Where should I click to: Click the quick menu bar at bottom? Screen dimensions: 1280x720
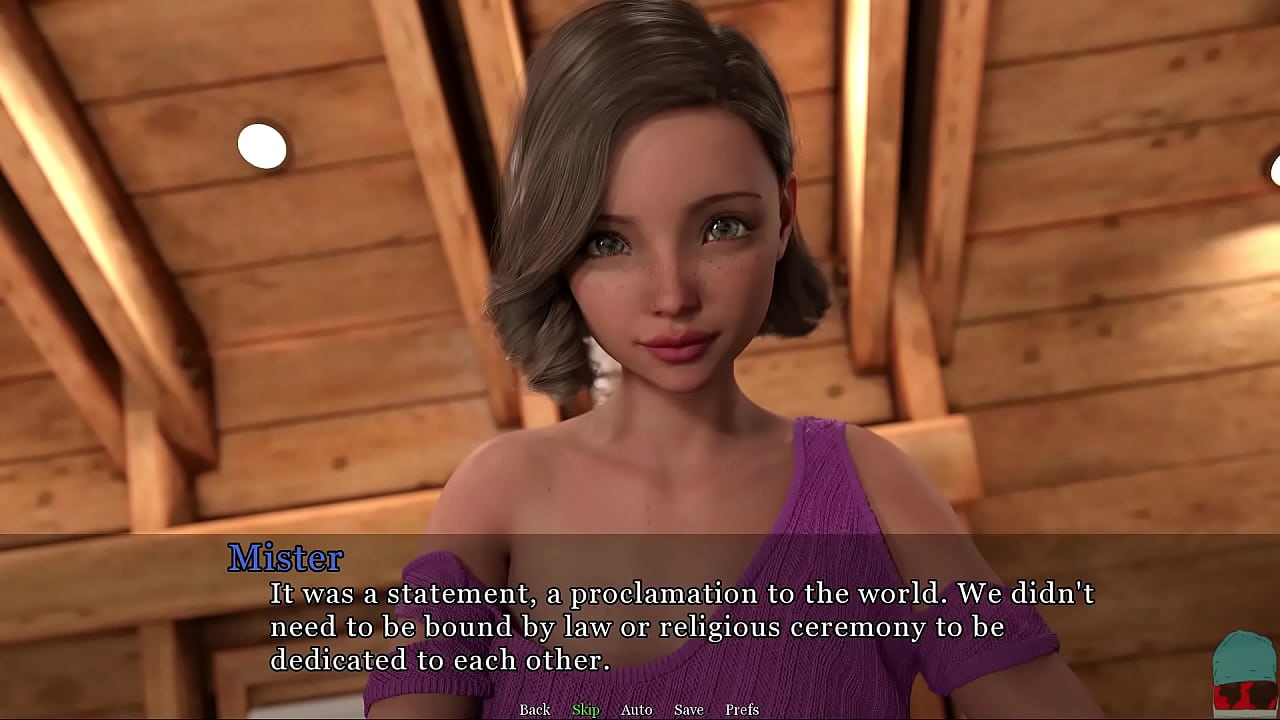point(640,709)
